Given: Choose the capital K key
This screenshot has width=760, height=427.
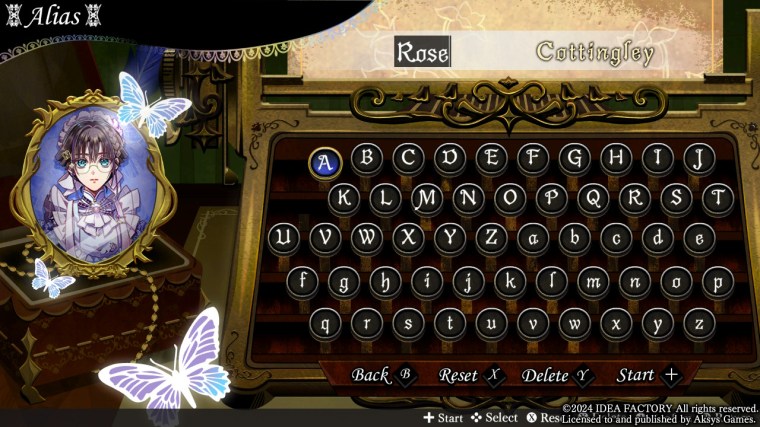Looking at the screenshot, I should (344, 198).
